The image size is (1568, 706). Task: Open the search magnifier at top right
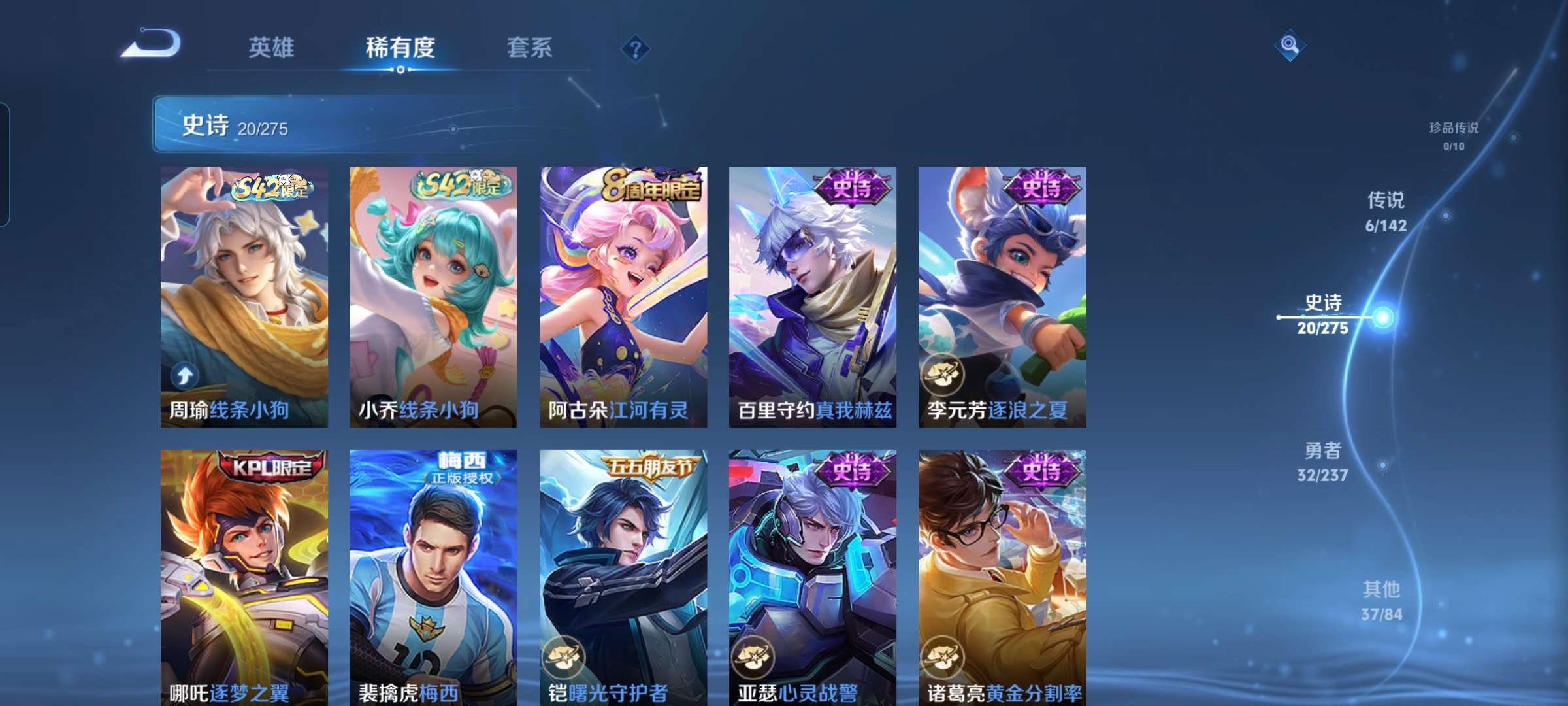click(x=1290, y=44)
